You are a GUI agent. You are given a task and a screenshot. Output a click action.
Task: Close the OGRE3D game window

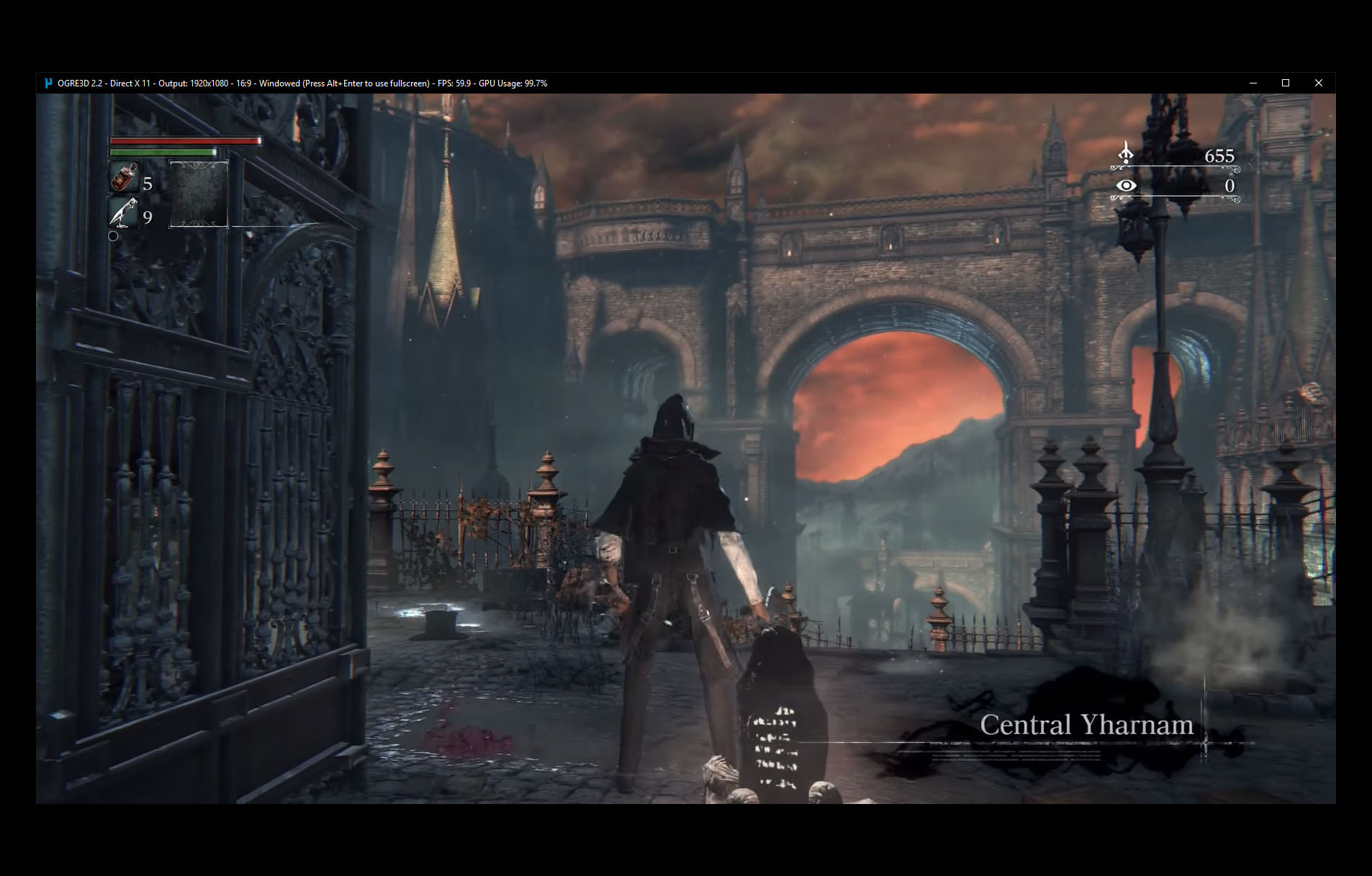(x=1318, y=83)
